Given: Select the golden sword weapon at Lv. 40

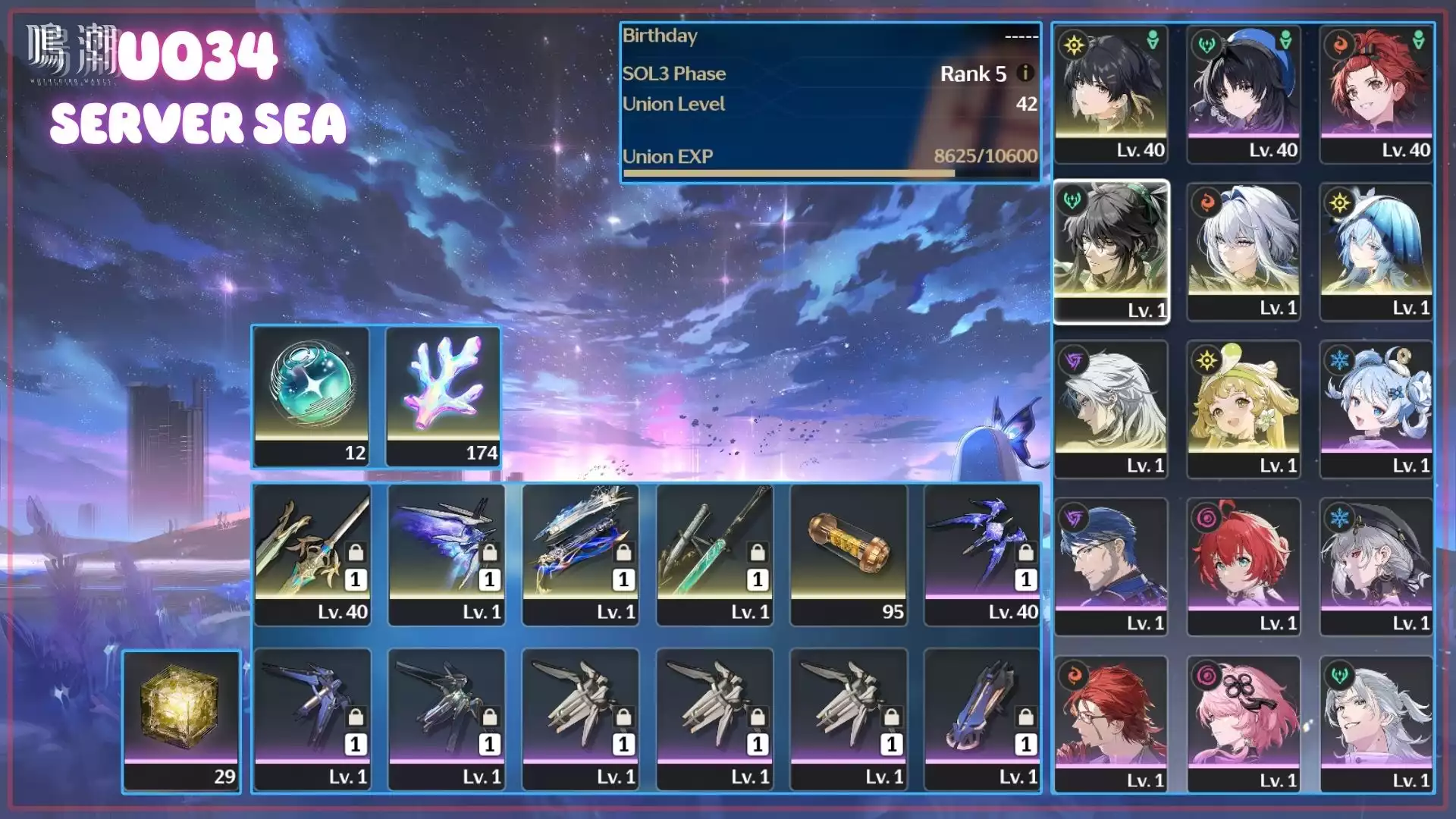Looking at the screenshot, I should click(312, 554).
